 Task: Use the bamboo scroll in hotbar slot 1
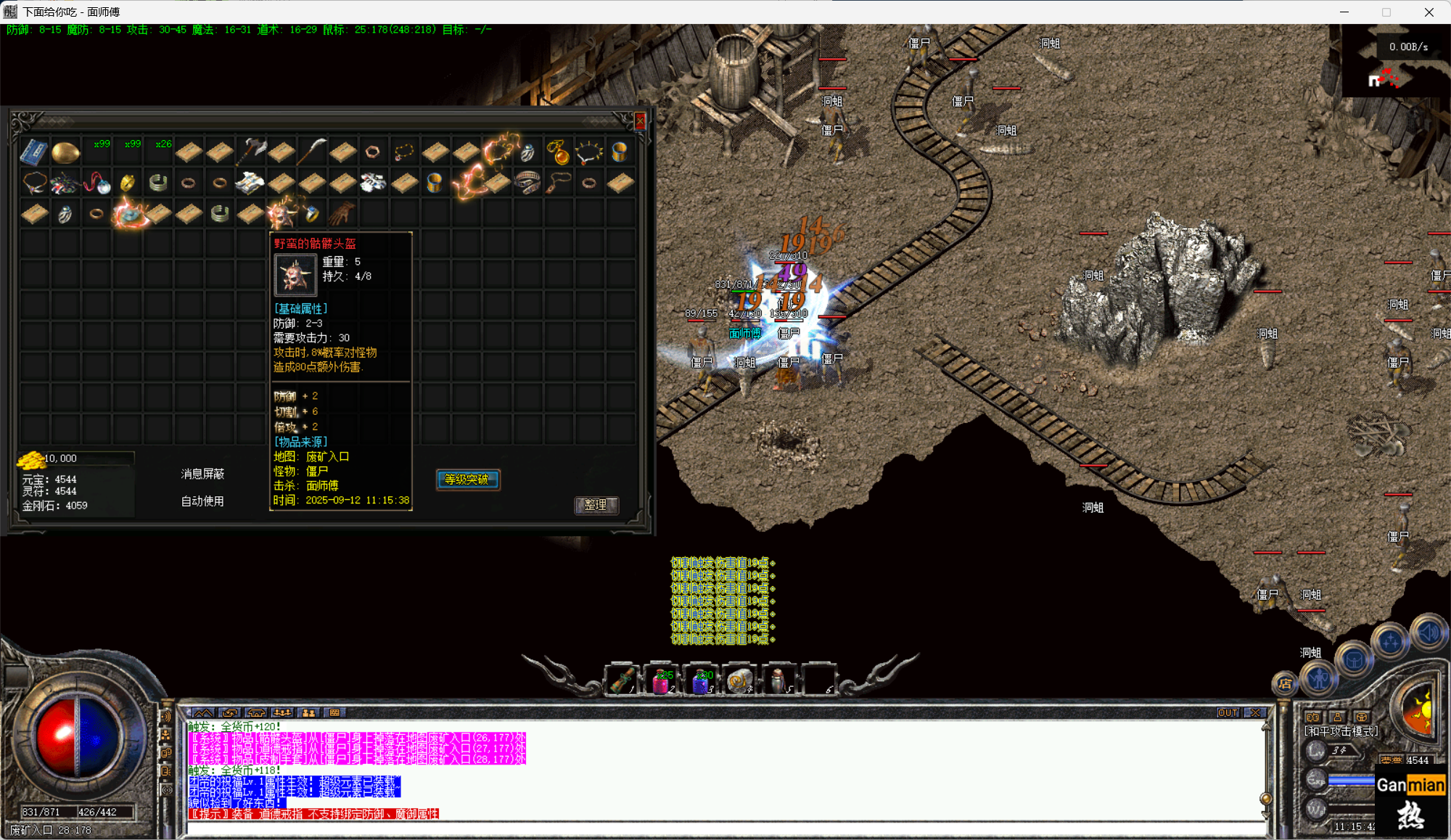tap(622, 682)
